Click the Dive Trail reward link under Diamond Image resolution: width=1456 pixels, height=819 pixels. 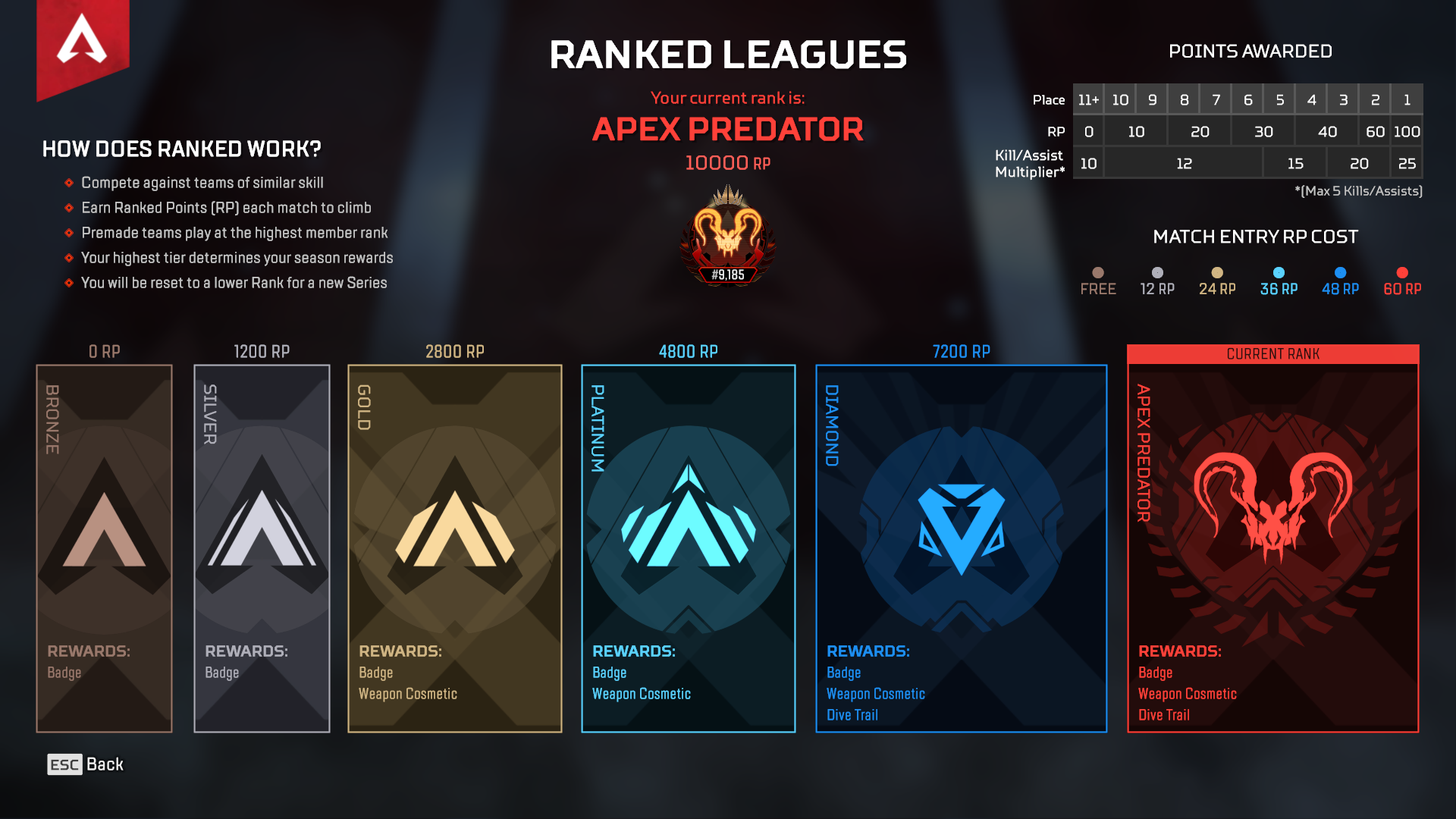click(x=851, y=714)
